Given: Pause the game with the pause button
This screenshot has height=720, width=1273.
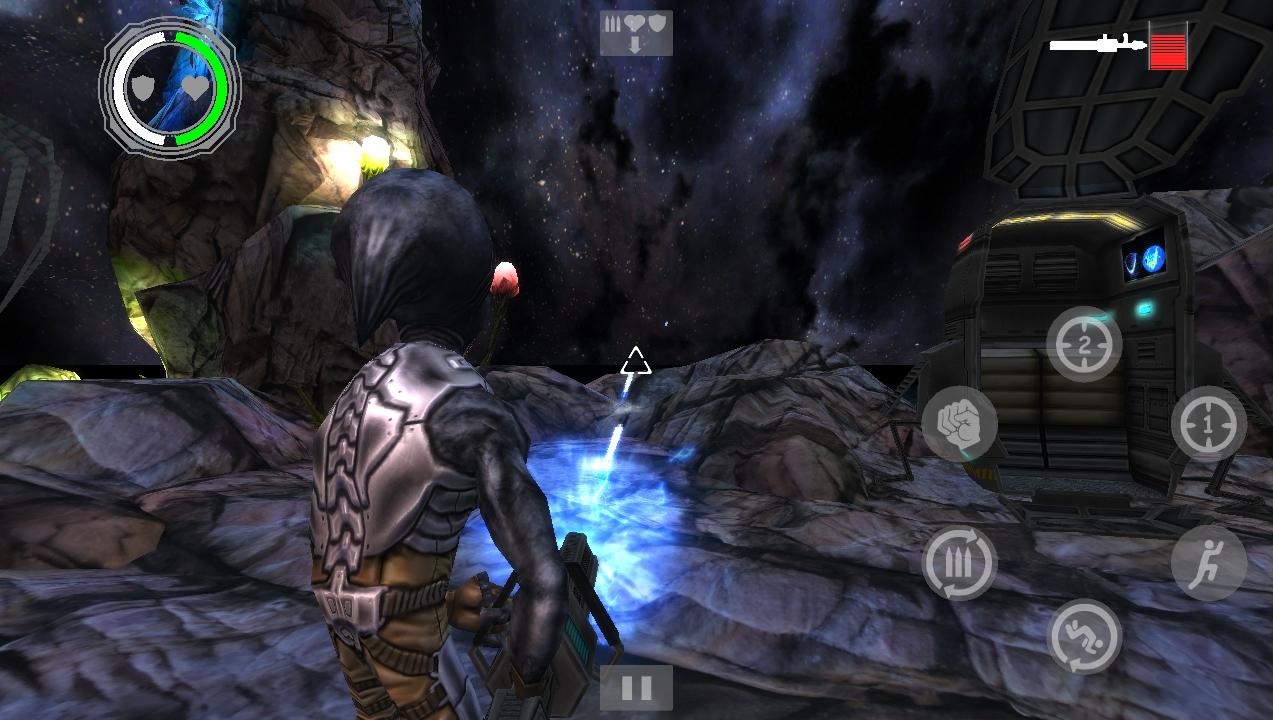Looking at the screenshot, I should [x=636, y=688].
